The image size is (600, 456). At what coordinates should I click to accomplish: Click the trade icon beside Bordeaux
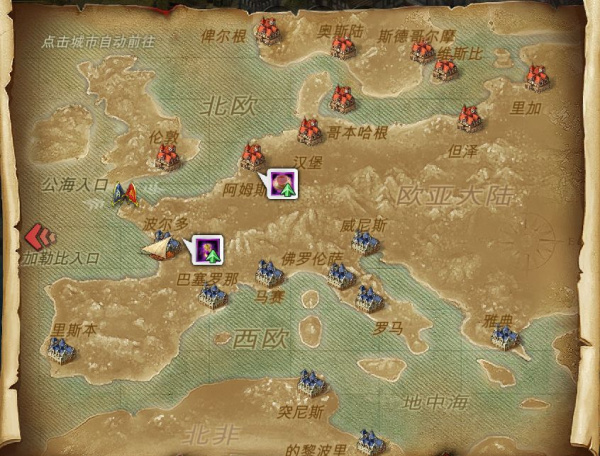[207, 248]
